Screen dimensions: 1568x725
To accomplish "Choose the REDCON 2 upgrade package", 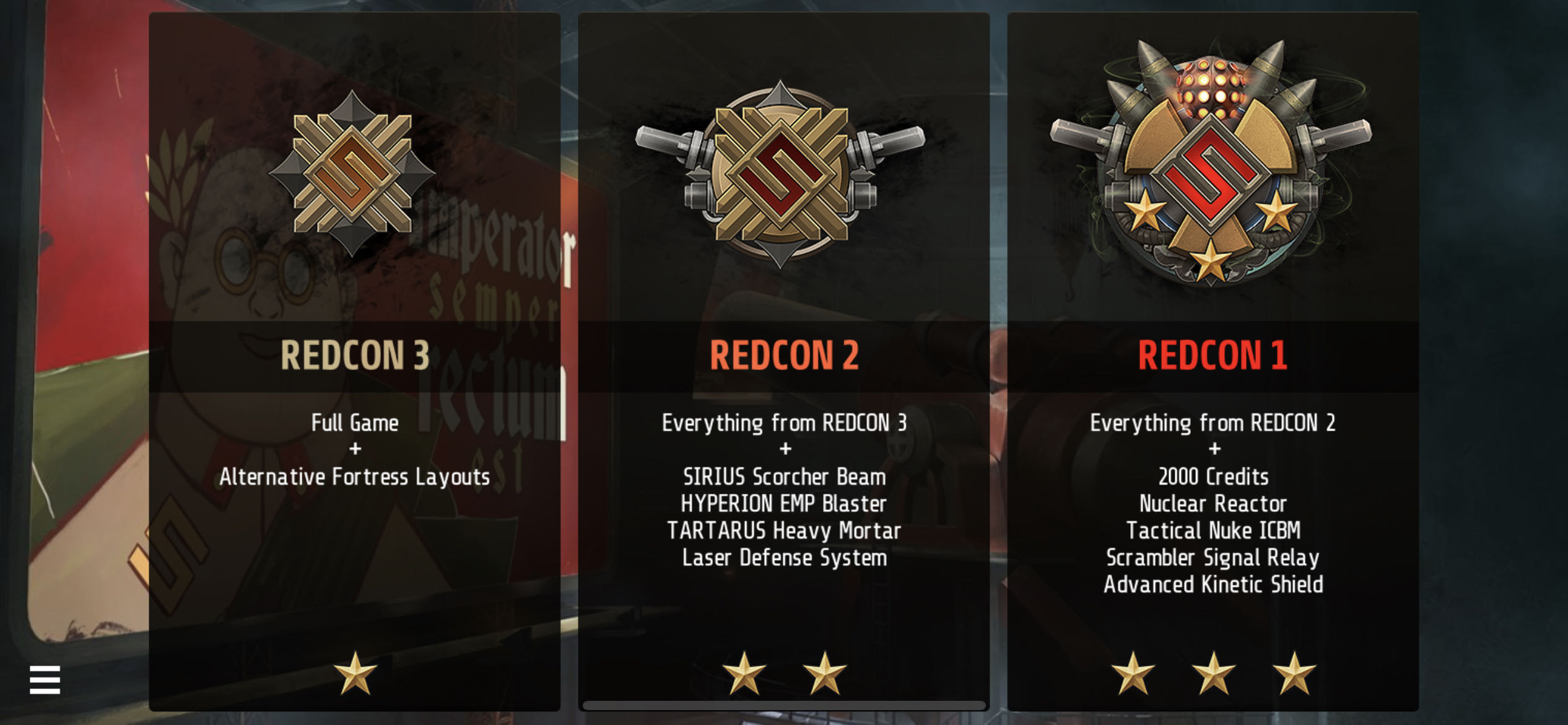I will 783,361.
